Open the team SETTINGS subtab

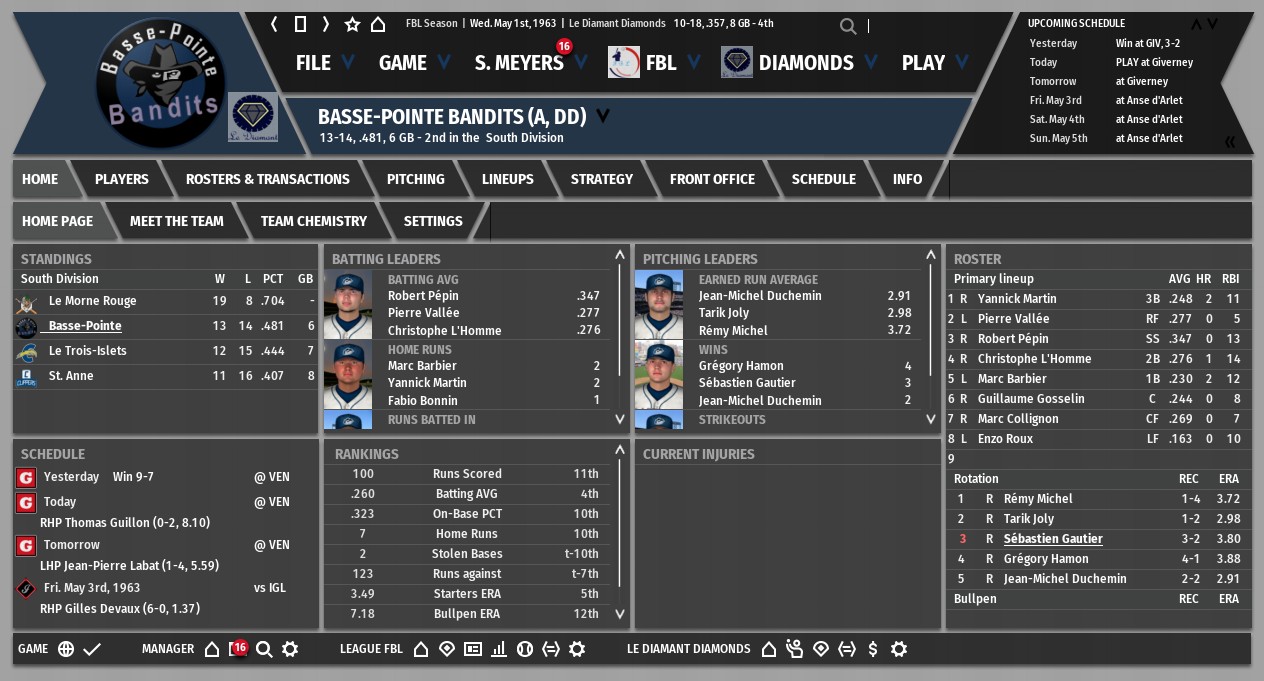(433, 221)
